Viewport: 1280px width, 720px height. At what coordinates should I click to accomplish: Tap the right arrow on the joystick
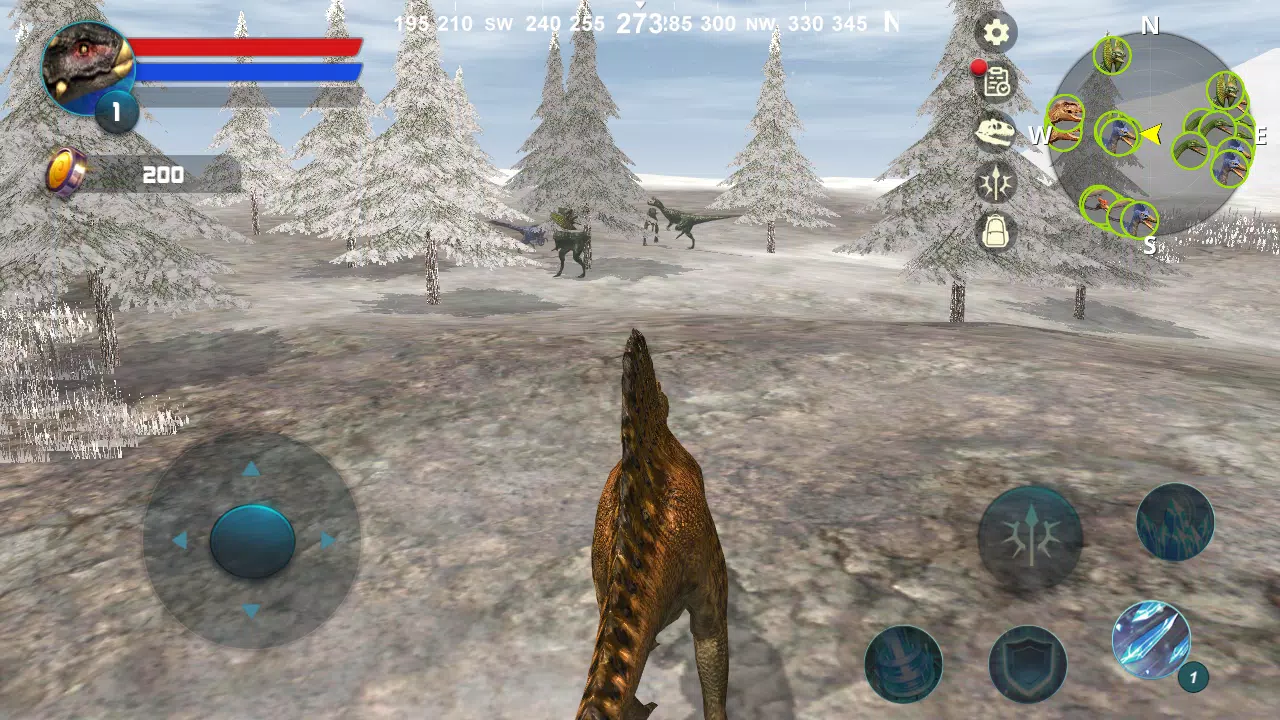(323, 541)
